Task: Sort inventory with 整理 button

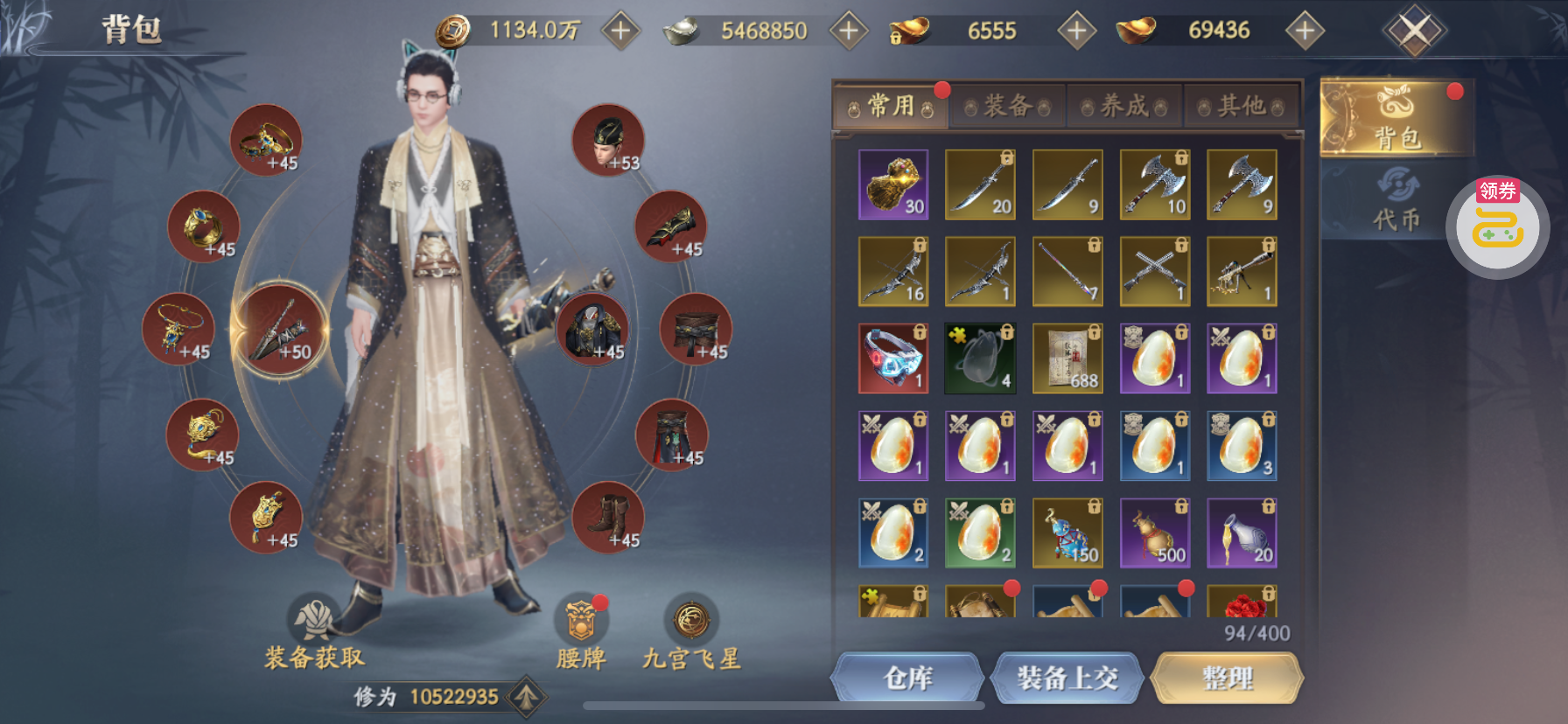Action: pyautogui.click(x=1227, y=678)
